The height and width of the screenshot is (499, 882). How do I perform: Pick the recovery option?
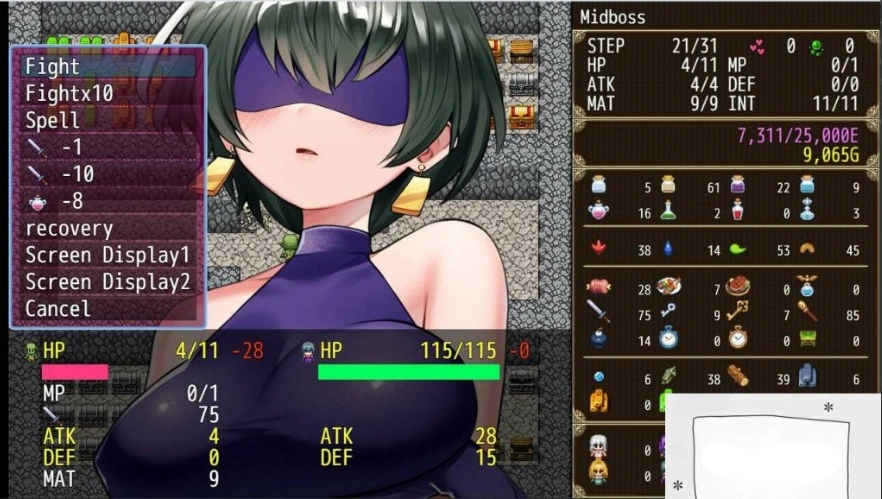(107, 228)
